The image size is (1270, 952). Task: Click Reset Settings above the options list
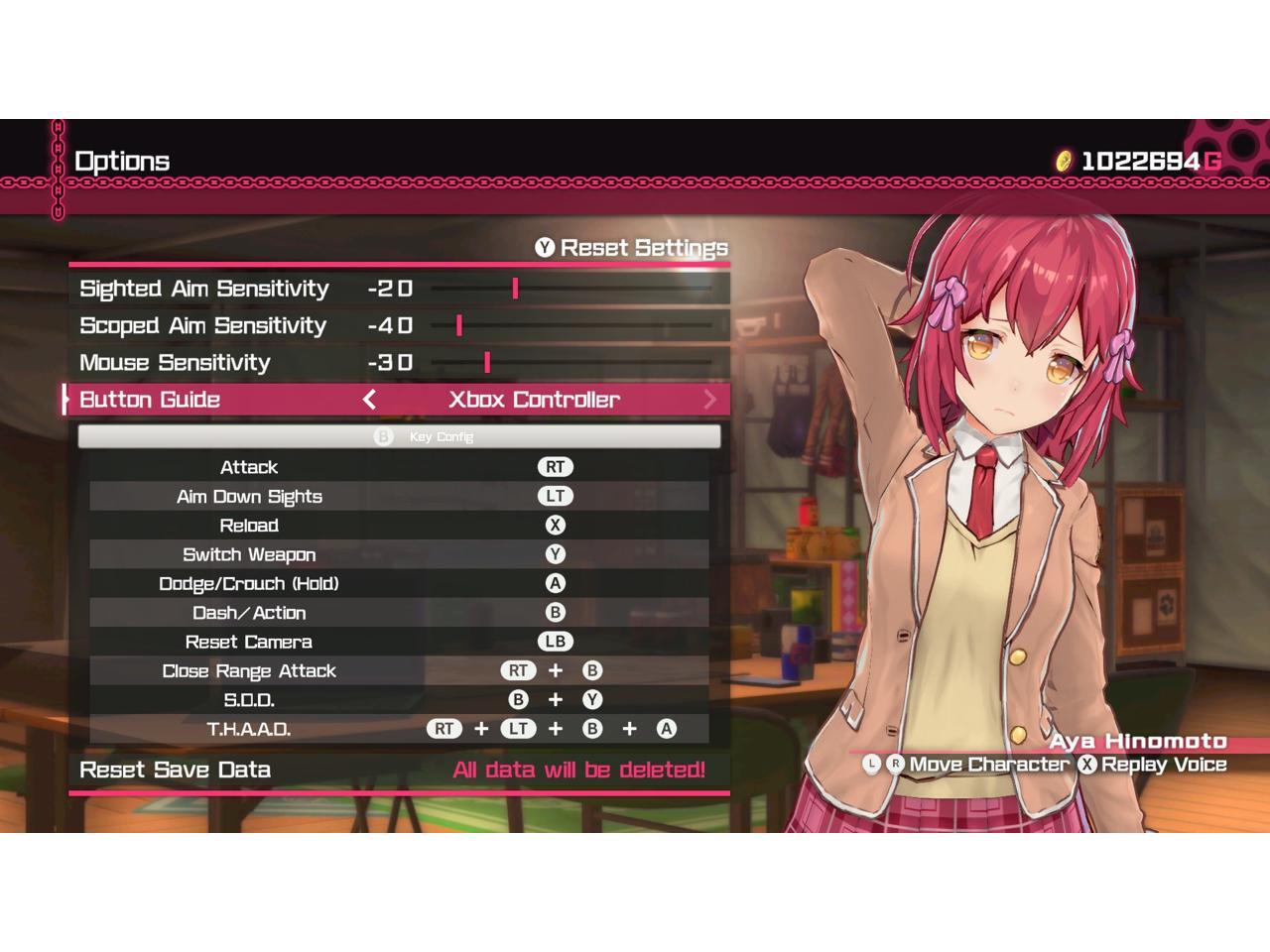(632, 248)
